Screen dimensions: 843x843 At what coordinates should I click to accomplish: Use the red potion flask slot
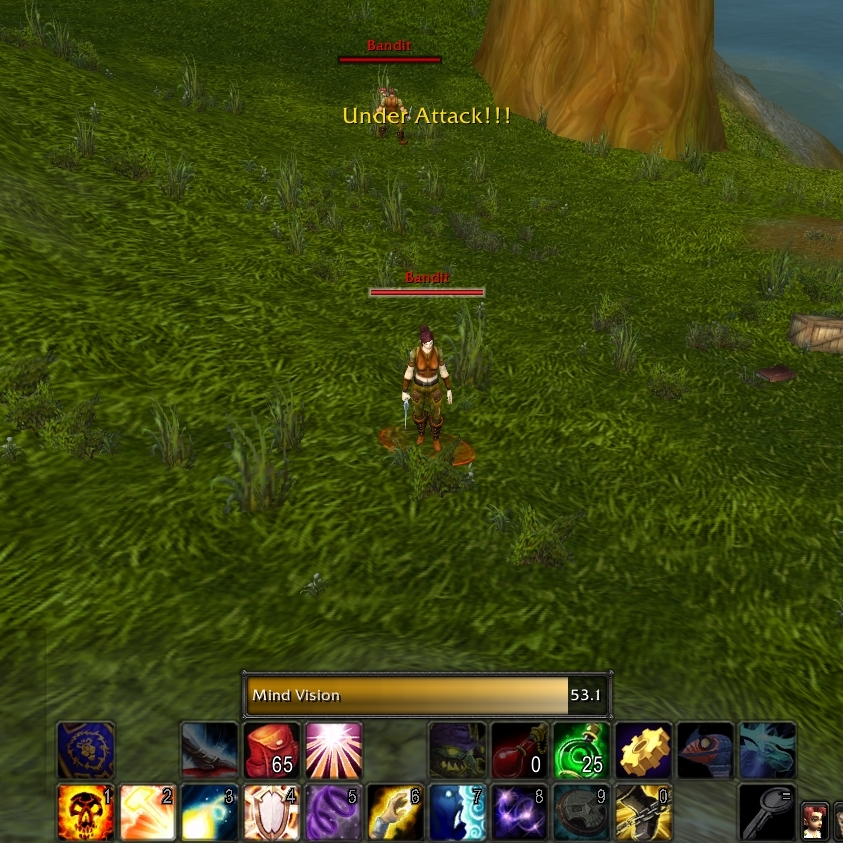[520, 750]
